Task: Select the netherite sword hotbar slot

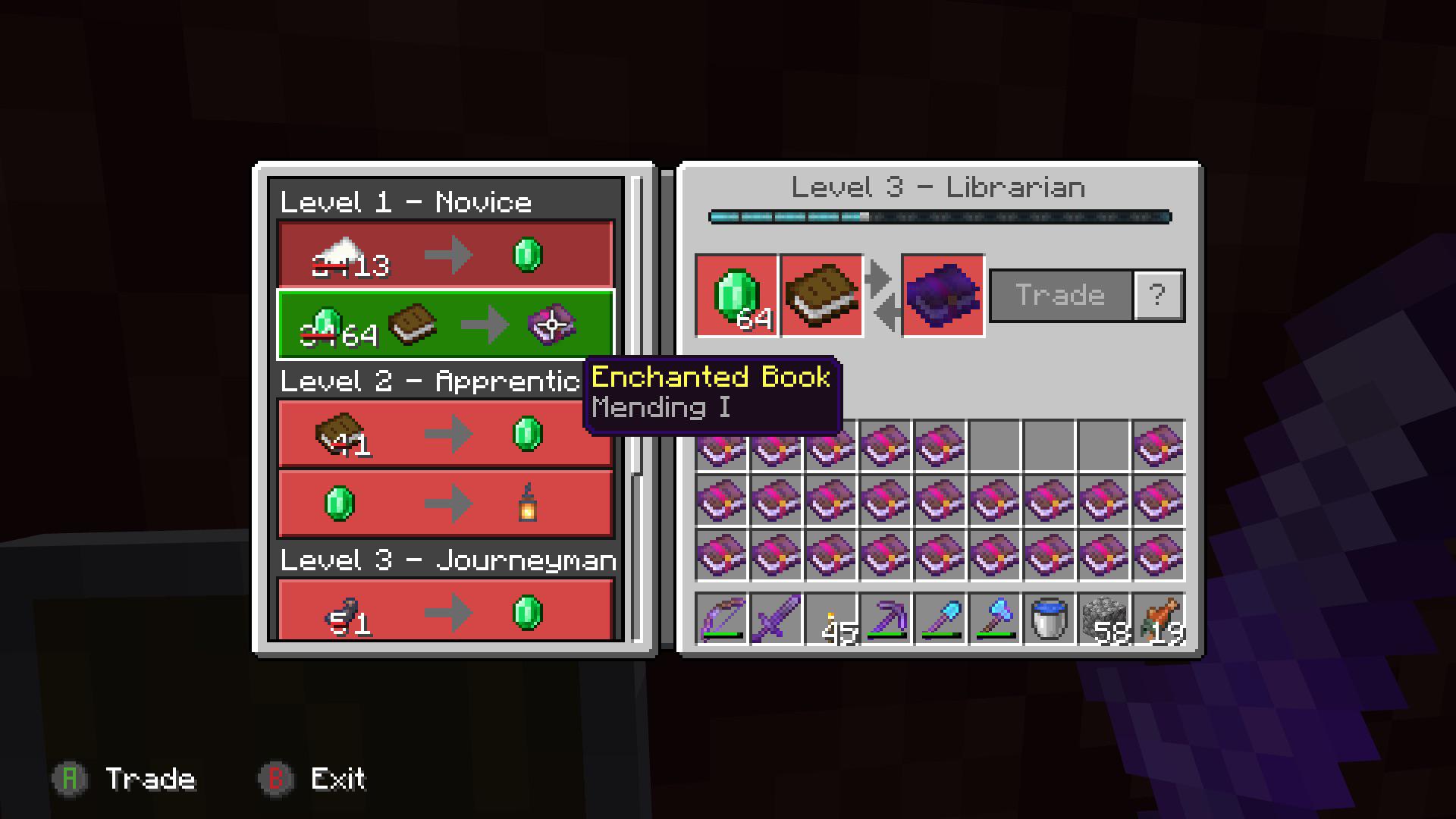Action: click(x=776, y=620)
